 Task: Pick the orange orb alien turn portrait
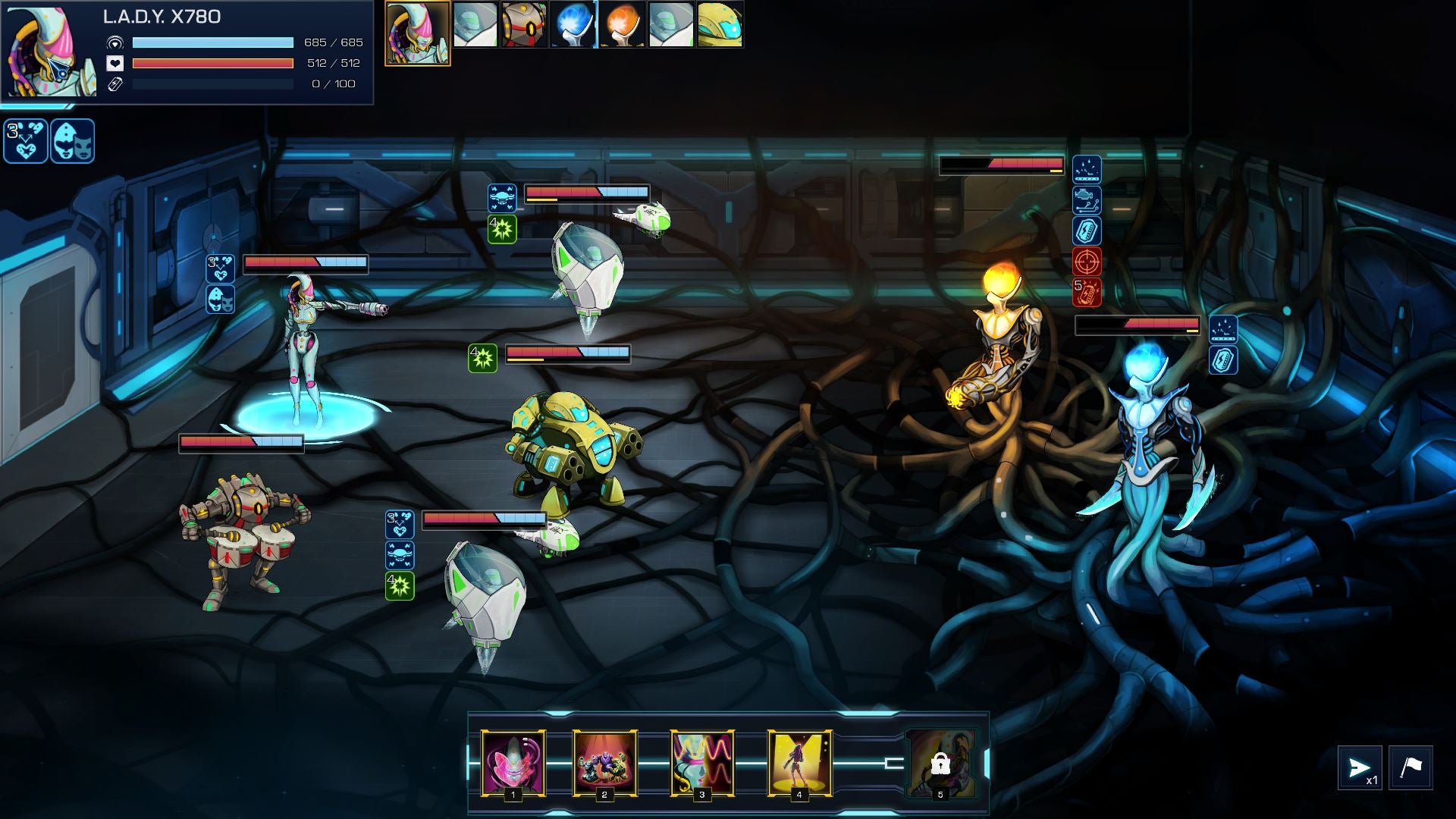coord(622,24)
